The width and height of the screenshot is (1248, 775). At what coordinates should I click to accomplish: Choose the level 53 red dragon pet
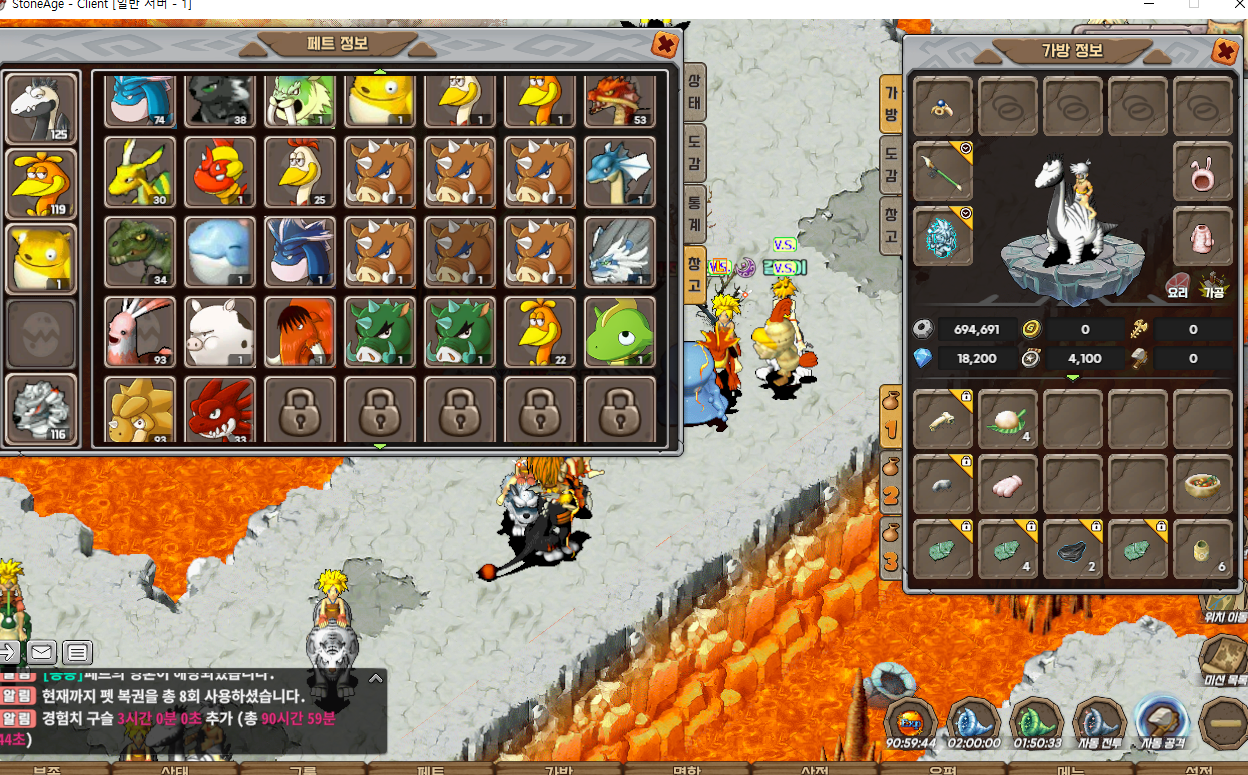[619, 98]
